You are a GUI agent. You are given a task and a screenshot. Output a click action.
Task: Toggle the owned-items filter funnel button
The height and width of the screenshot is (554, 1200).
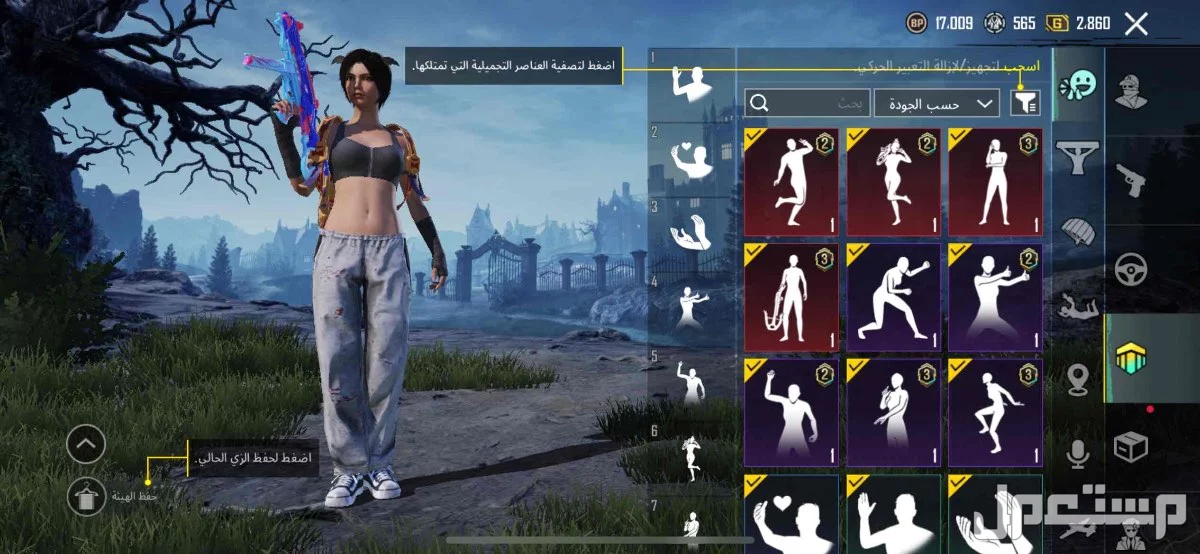(1025, 102)
